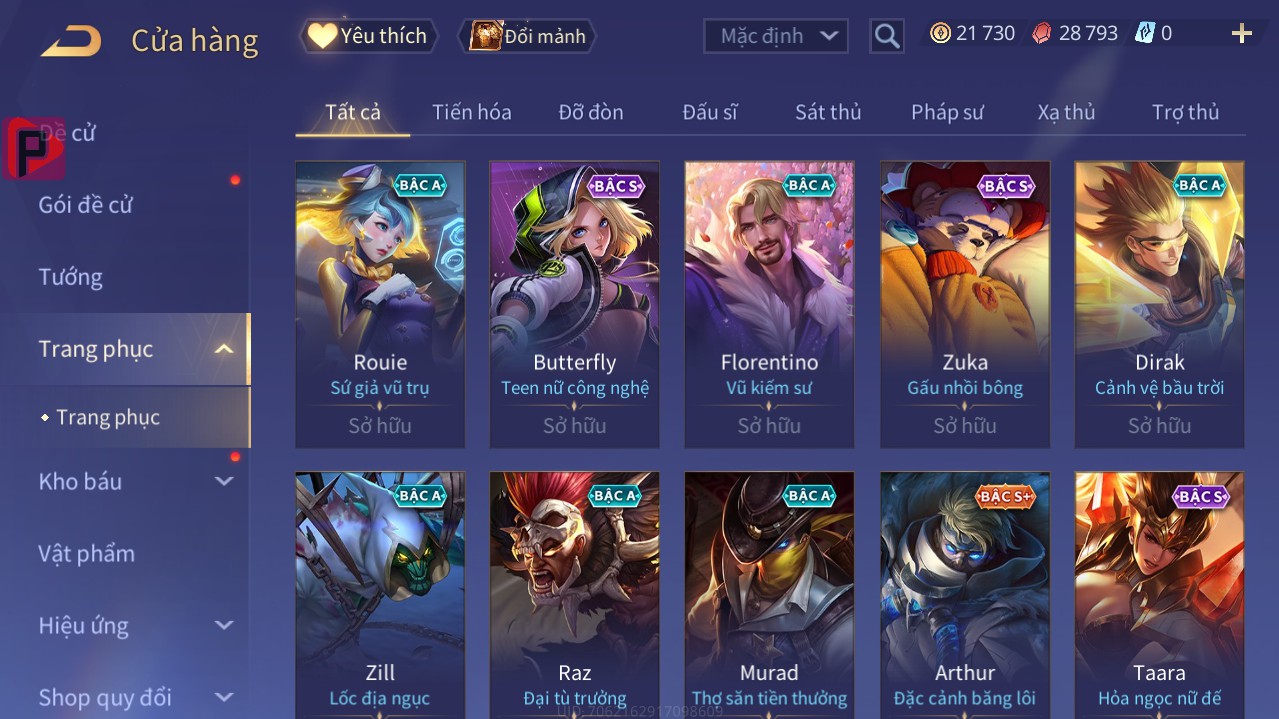1279x719 pixels.
Task: Open Gói đề cử in sidebar
Action: click(86, 205)
